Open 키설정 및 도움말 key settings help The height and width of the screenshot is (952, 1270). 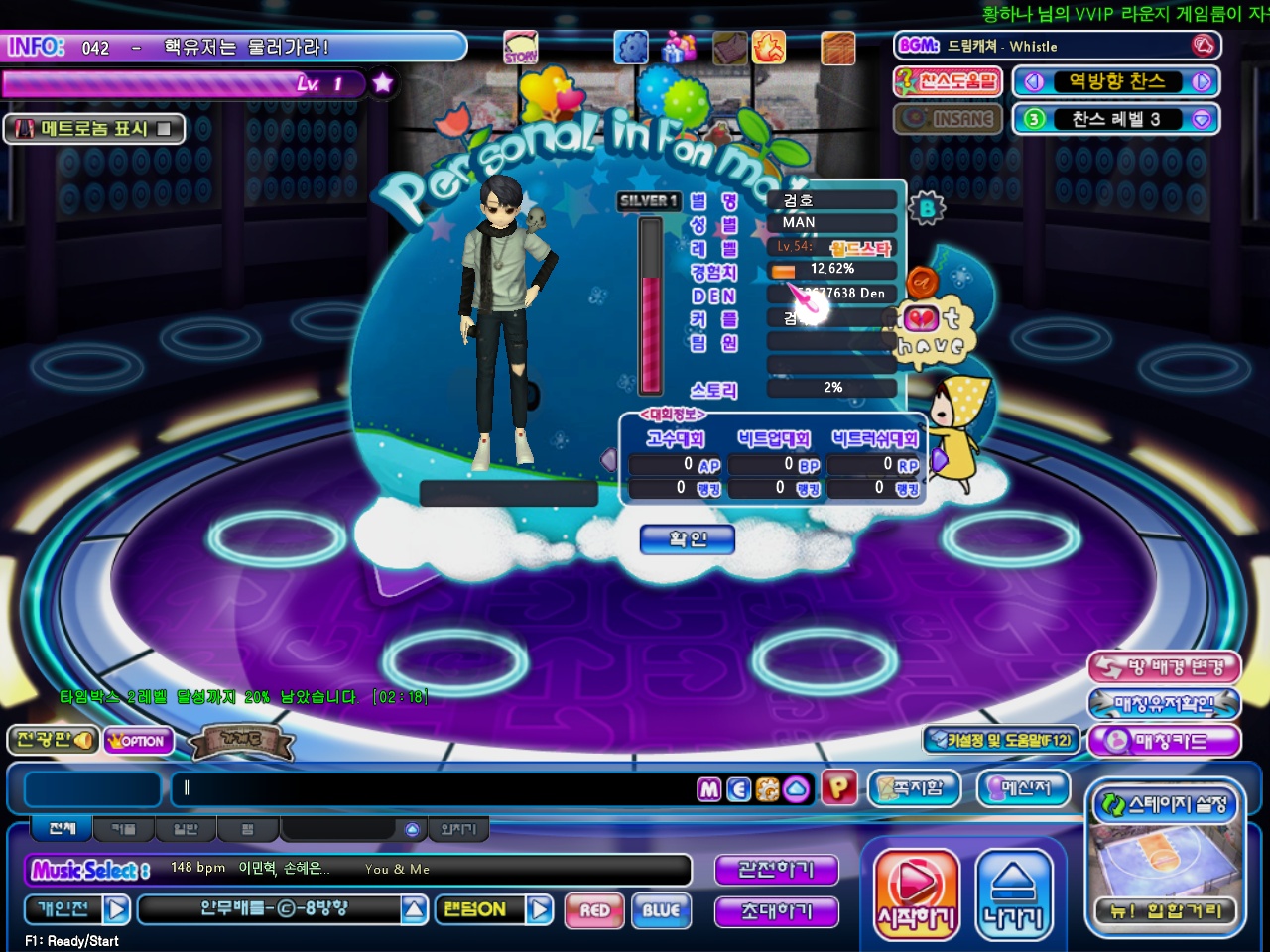(x=1000, y=740)
